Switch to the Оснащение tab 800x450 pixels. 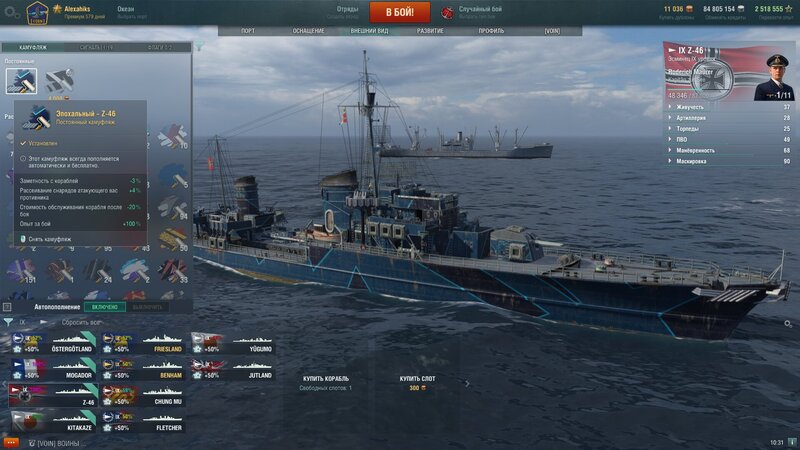(x=308, y=31)
